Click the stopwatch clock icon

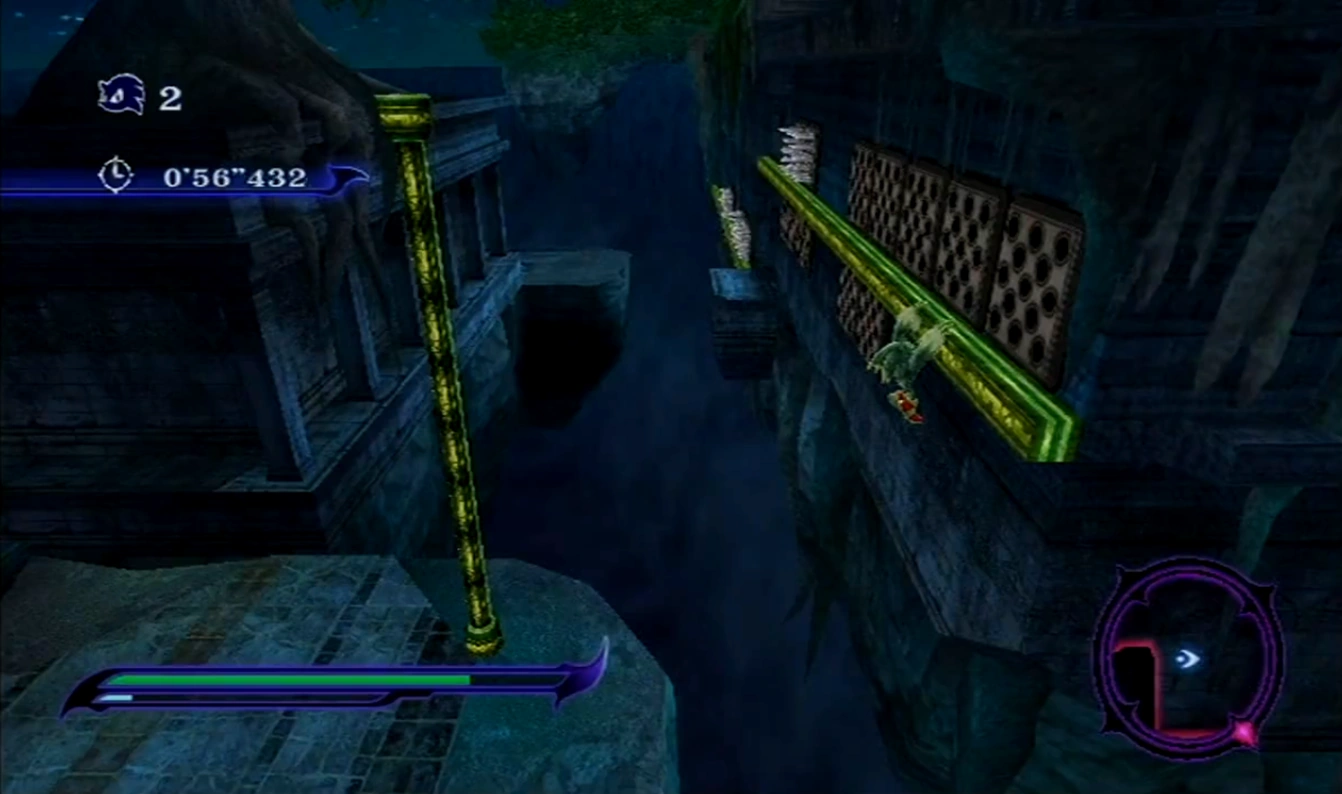pos(116,176)
